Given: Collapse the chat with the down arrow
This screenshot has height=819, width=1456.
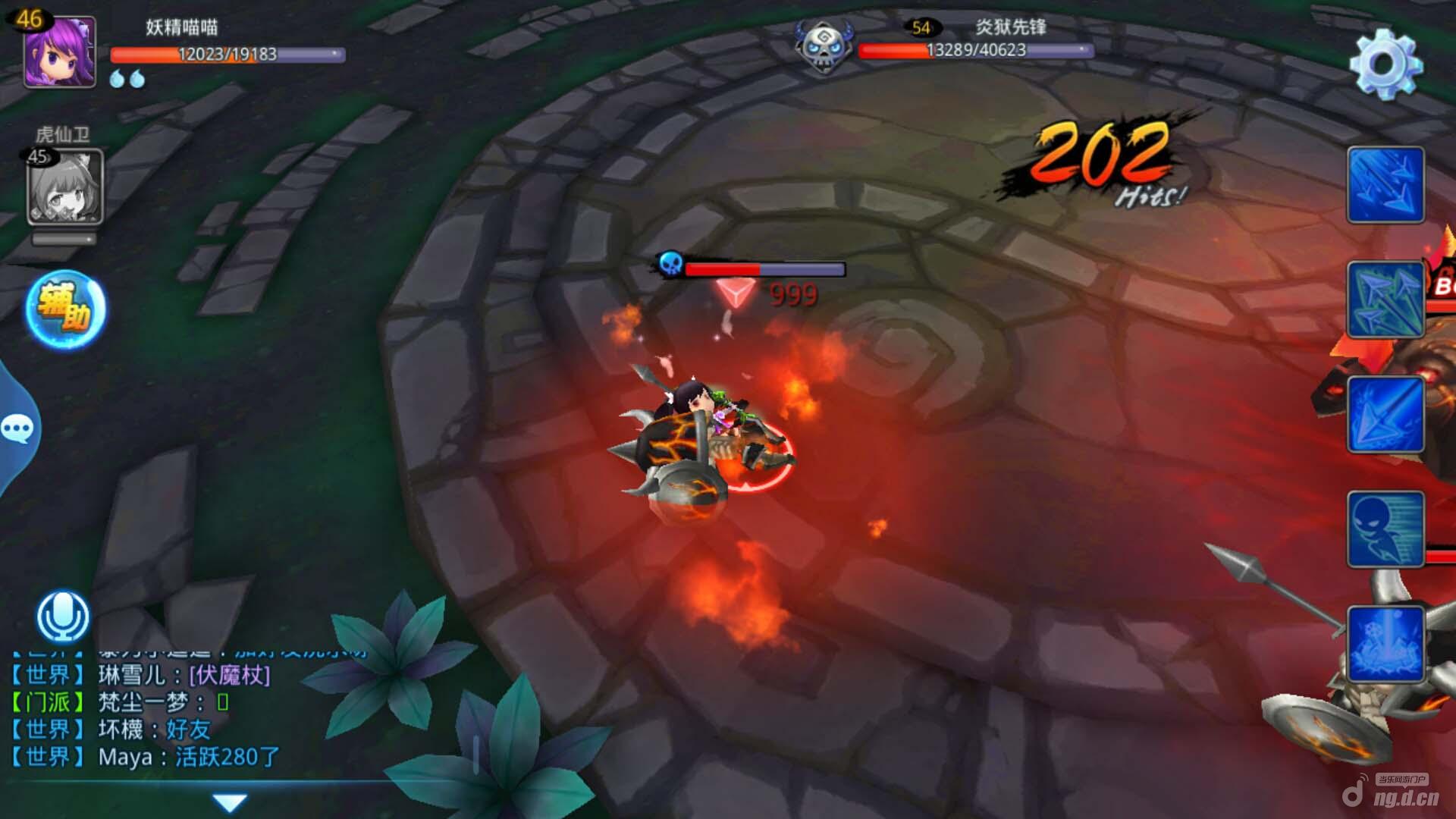Looking at the screenshot, I should pyautogui.click(x=229, y=802).
